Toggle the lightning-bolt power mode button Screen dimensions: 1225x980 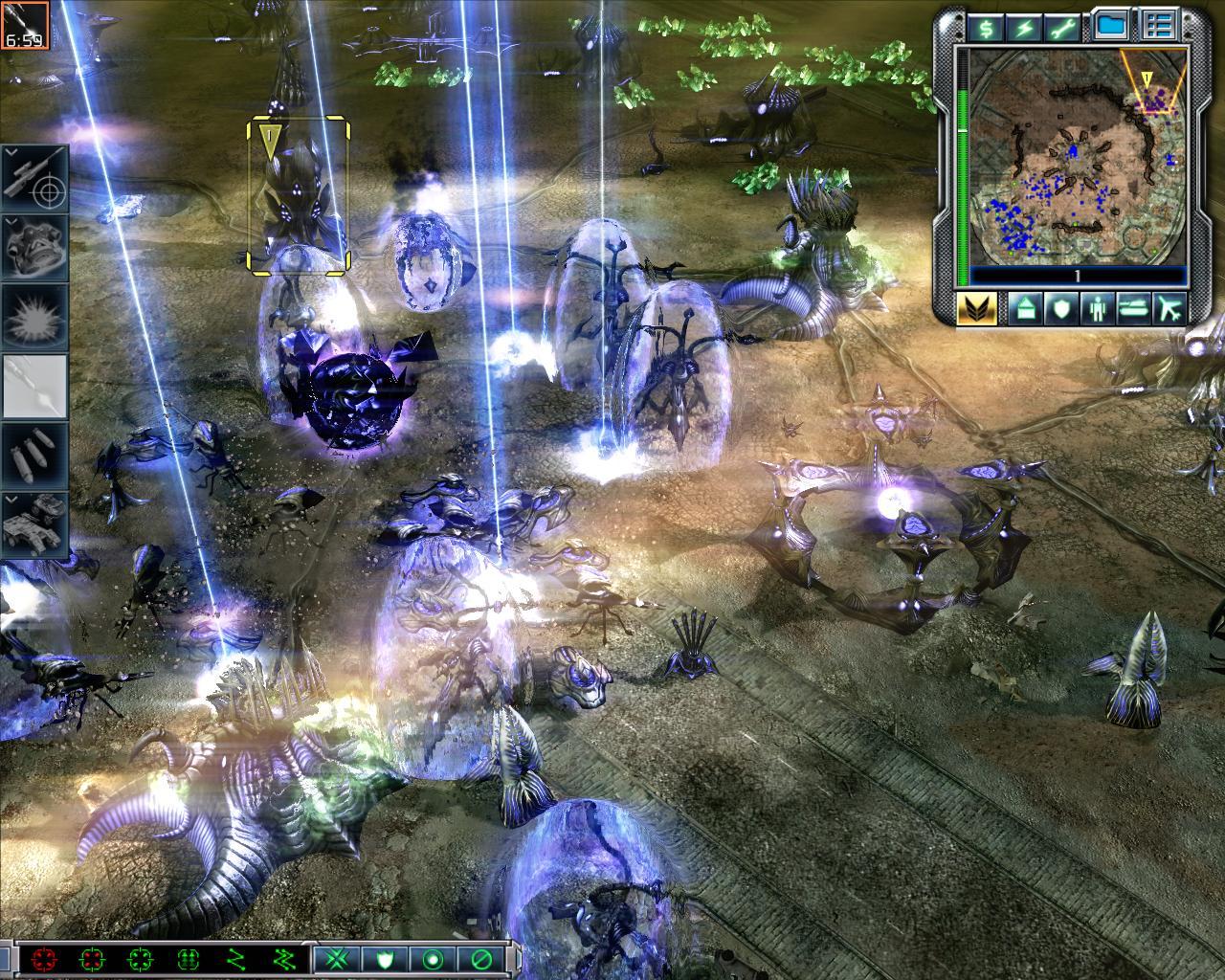click(1026, 28)
